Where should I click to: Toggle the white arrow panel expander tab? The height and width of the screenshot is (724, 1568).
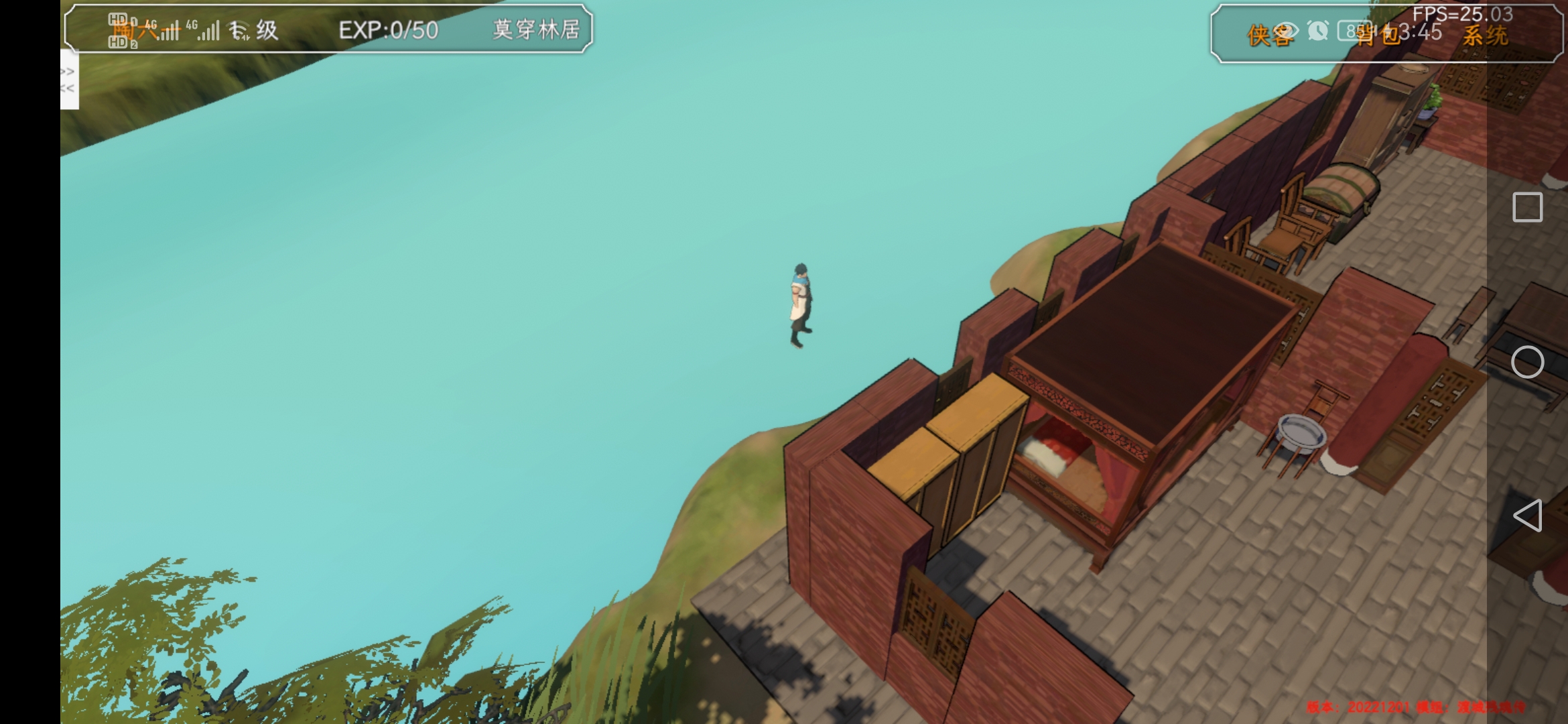[69, 80]
